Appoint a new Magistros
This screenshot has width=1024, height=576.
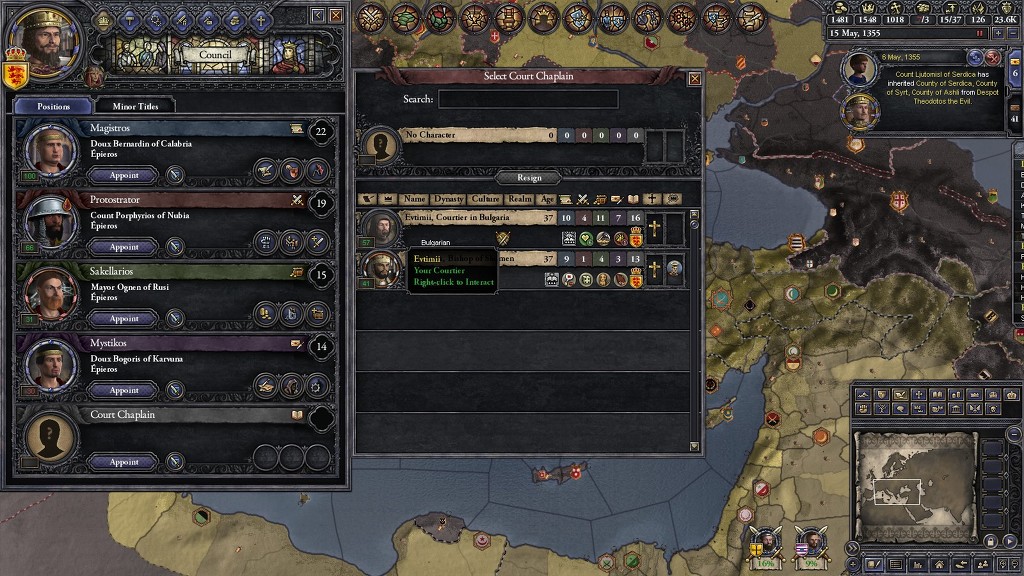click(124, 175)
